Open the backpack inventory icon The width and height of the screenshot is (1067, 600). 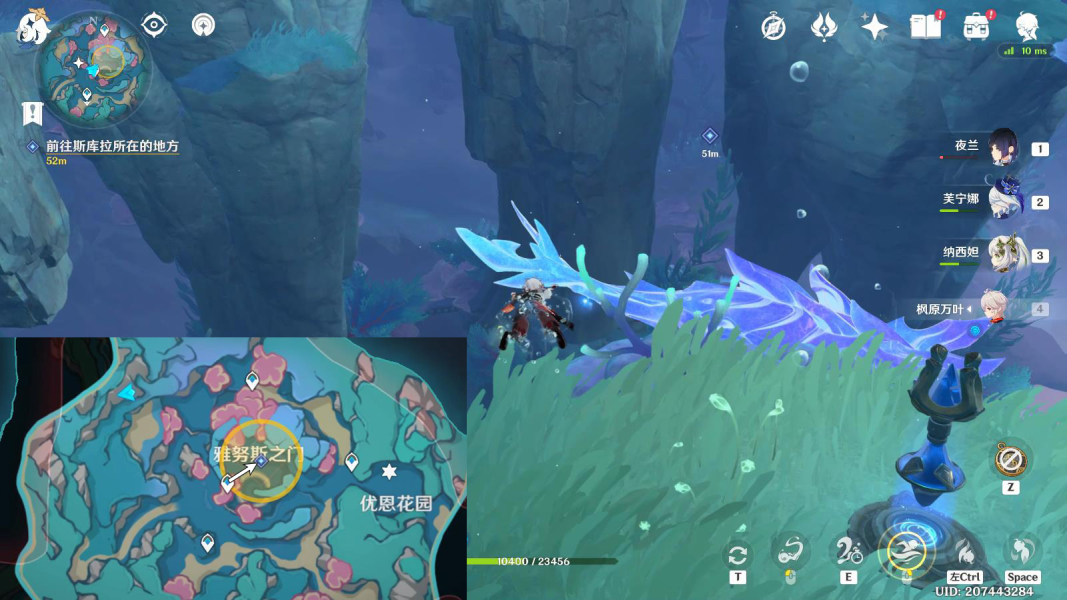pyautogui.click(x=976, y=27)
